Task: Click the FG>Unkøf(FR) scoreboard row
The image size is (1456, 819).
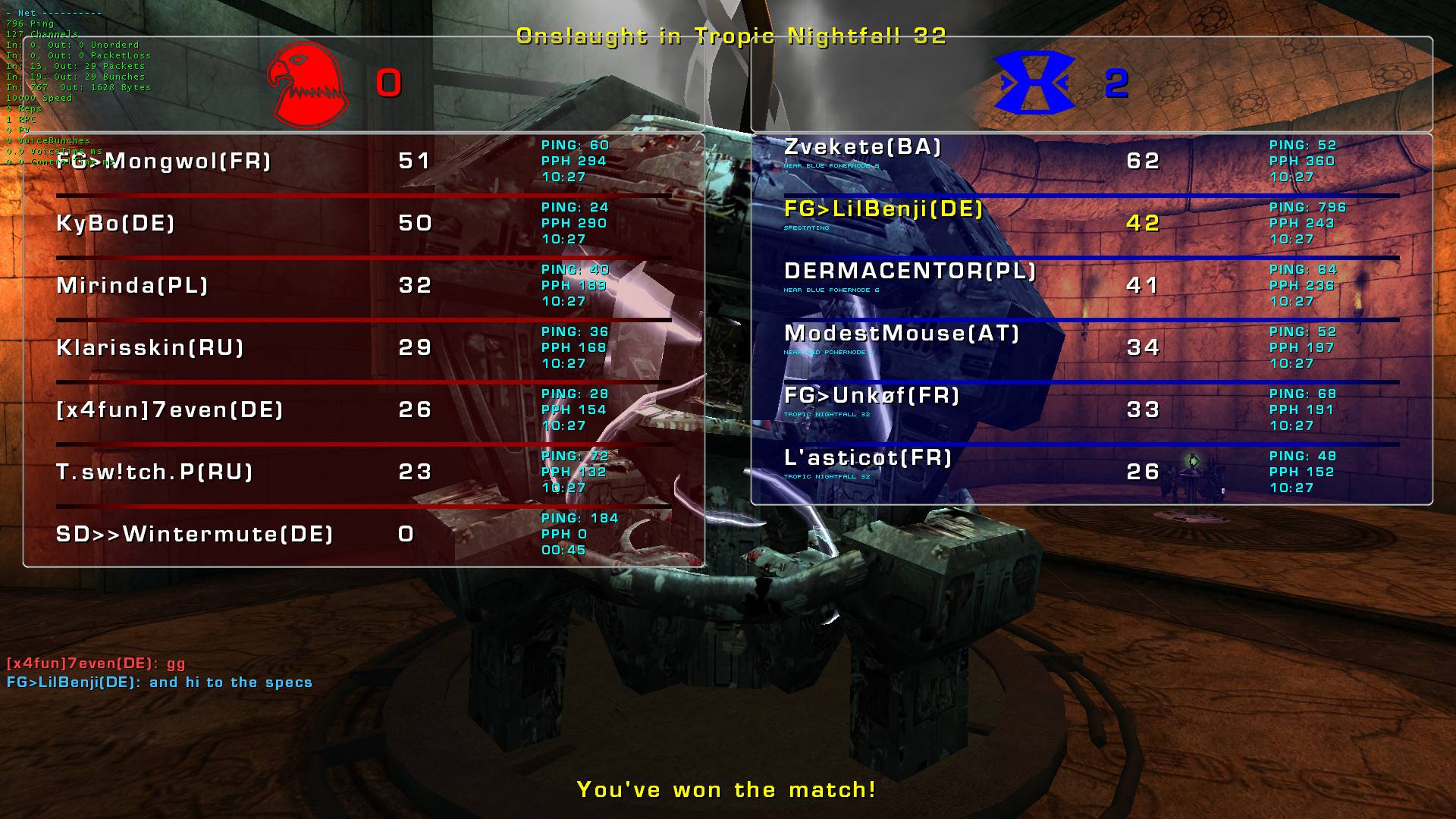Action: coord(872,396)
